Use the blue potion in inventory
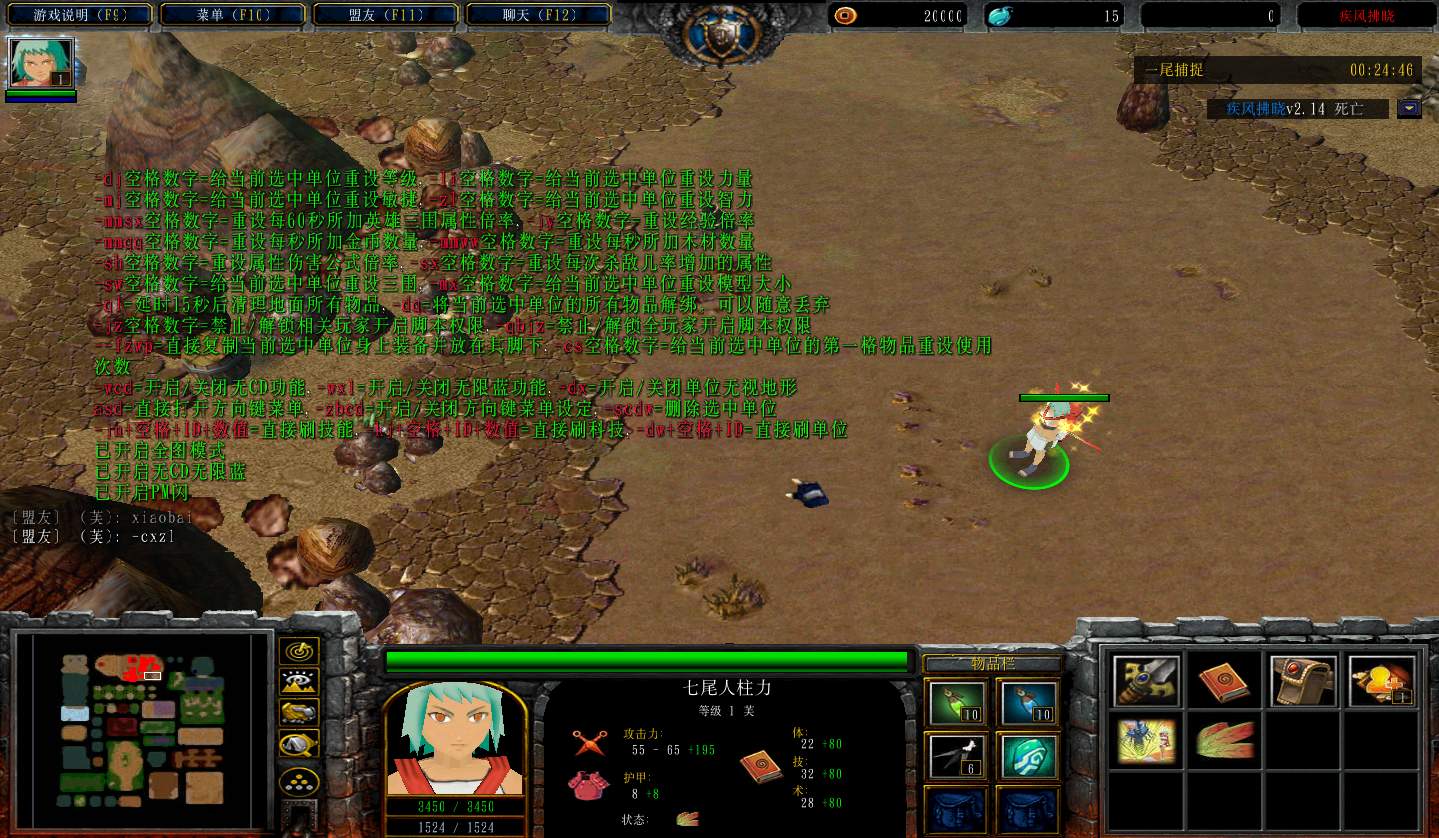The width and height of the screenshot is (1439, 838). (x=1028, y=704)
